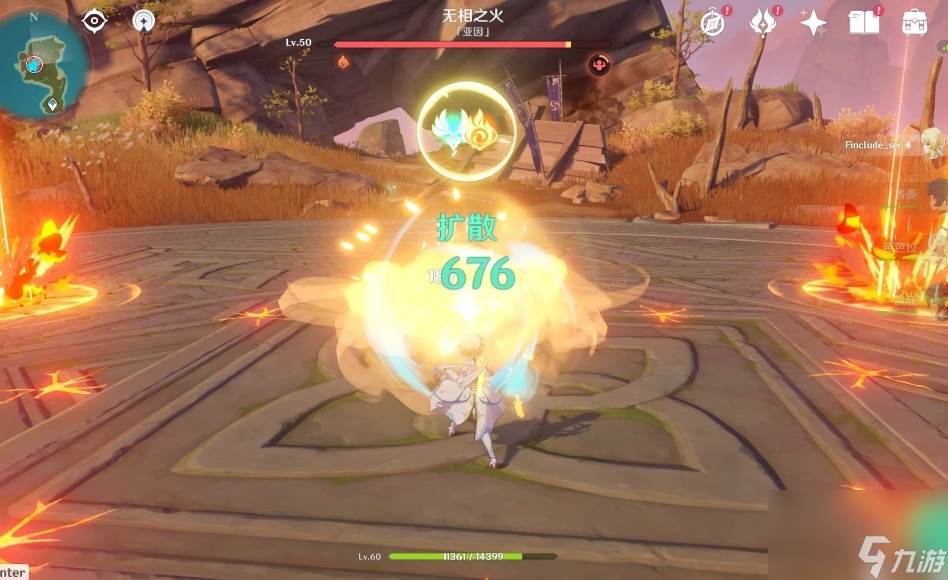Click the eye-shaped icon beside the minimap
Screen dimensions: 948x580
(94, 20)
